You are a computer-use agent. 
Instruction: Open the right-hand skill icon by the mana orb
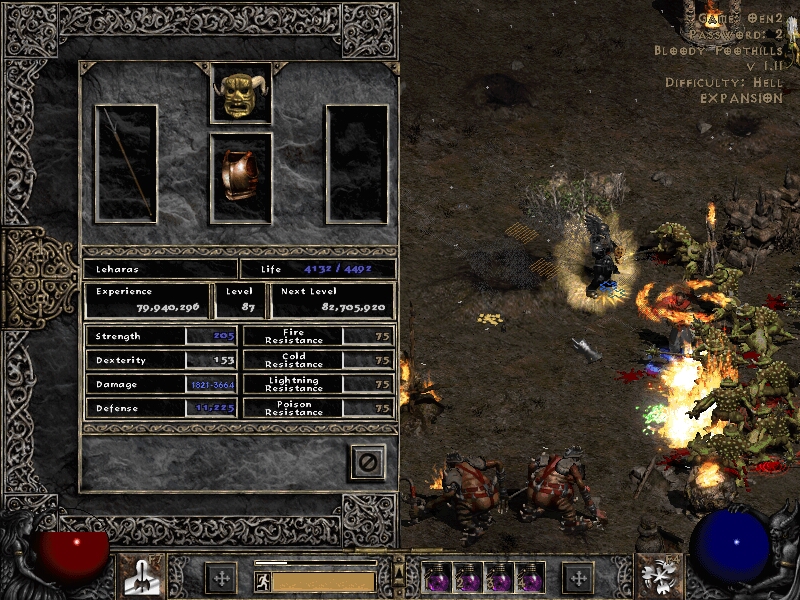(x=660, y=576)
